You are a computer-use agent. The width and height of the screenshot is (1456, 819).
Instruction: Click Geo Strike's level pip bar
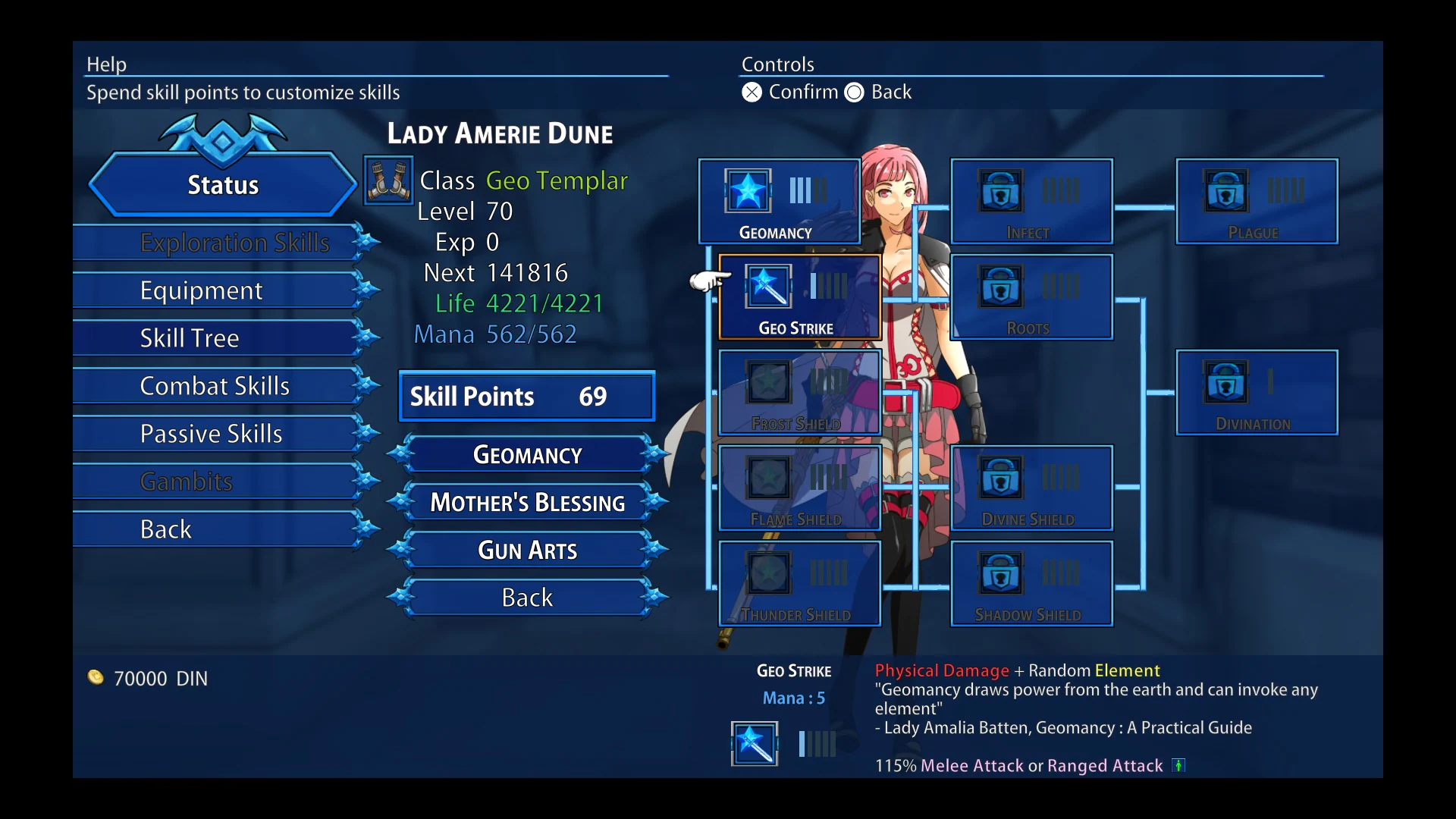point(827,286)
